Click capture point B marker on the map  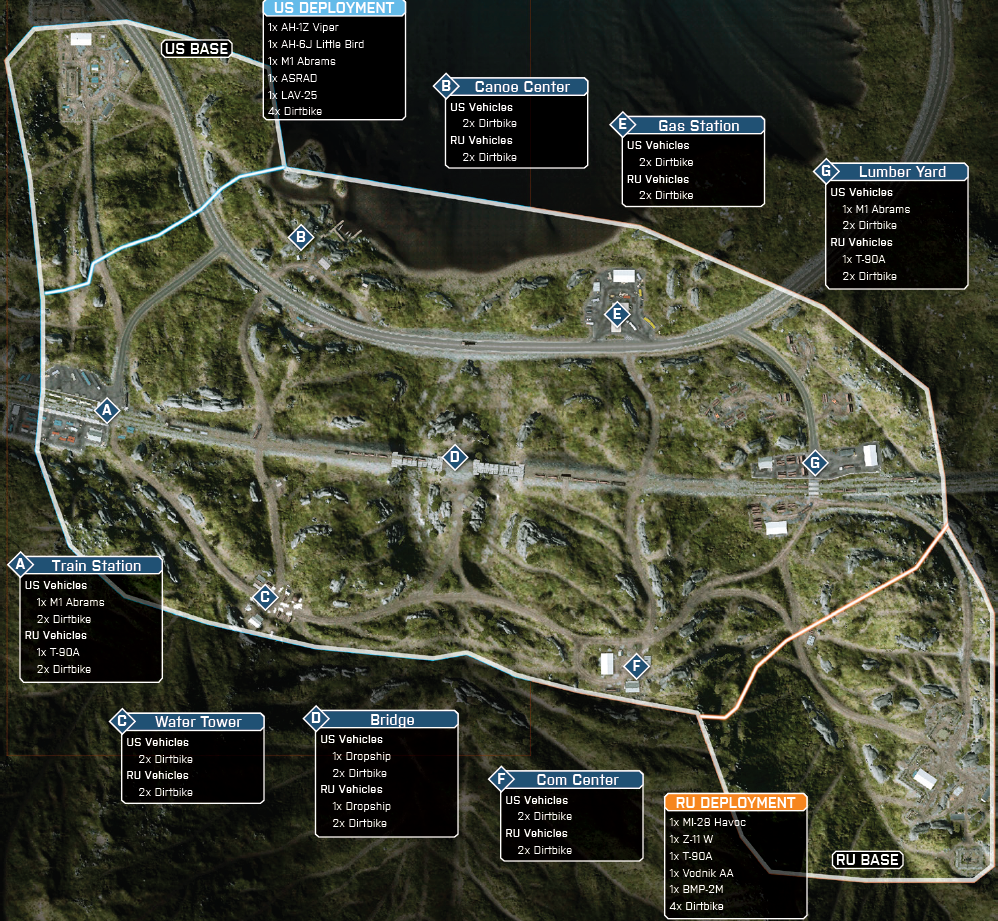pos(299,237)
